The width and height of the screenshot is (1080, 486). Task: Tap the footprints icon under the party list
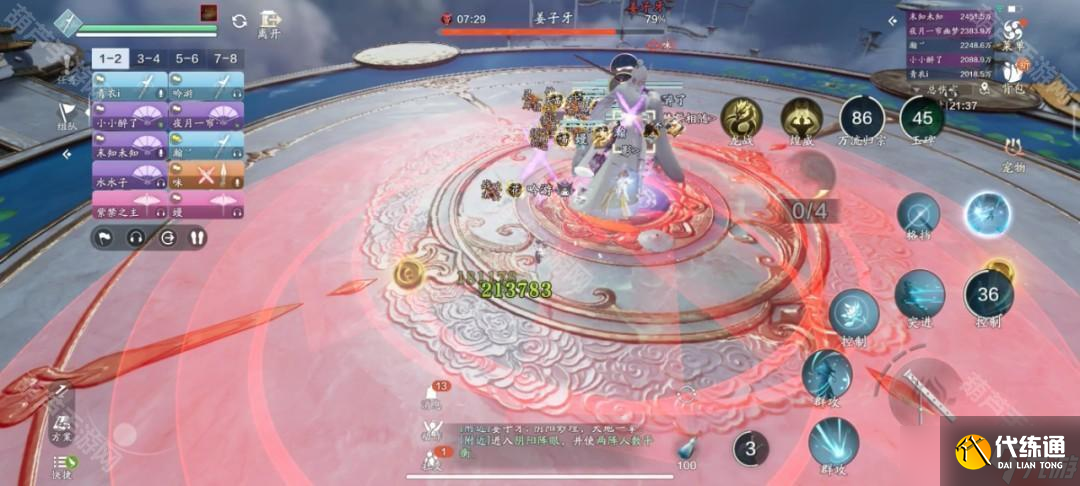pos(196,238)
